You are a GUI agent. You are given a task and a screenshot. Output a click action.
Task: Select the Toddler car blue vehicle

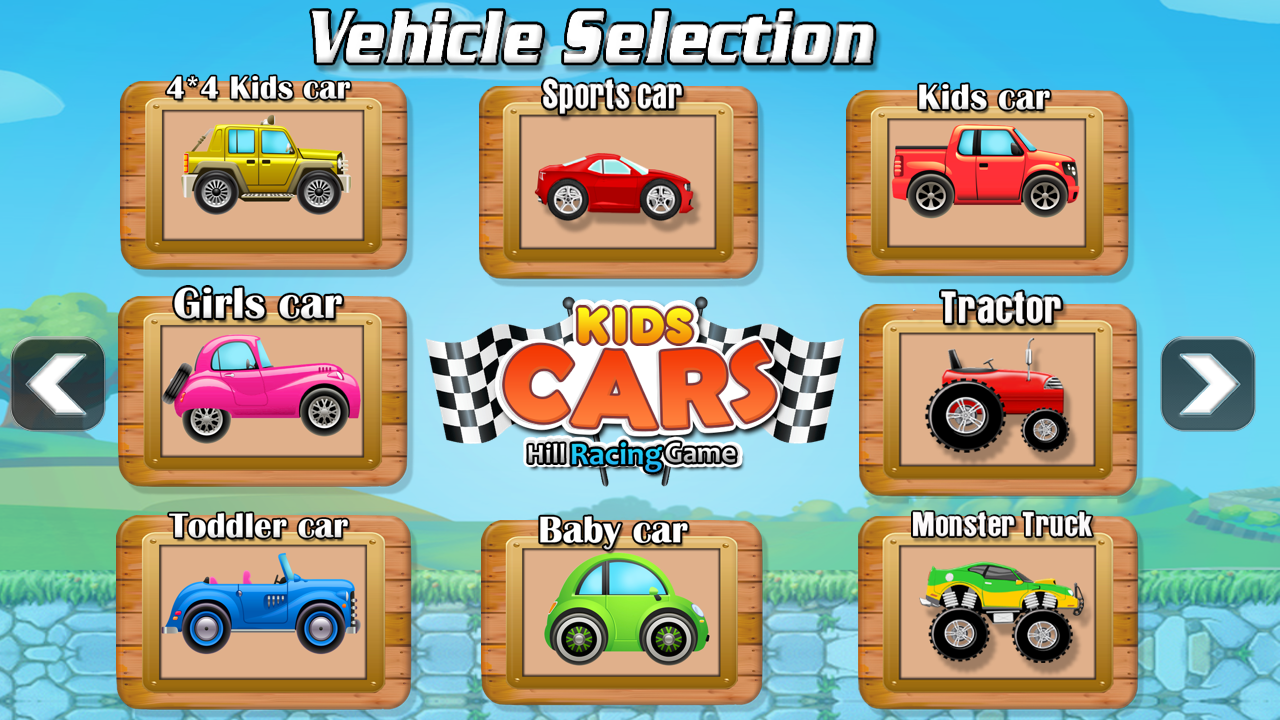click(264, 610)
